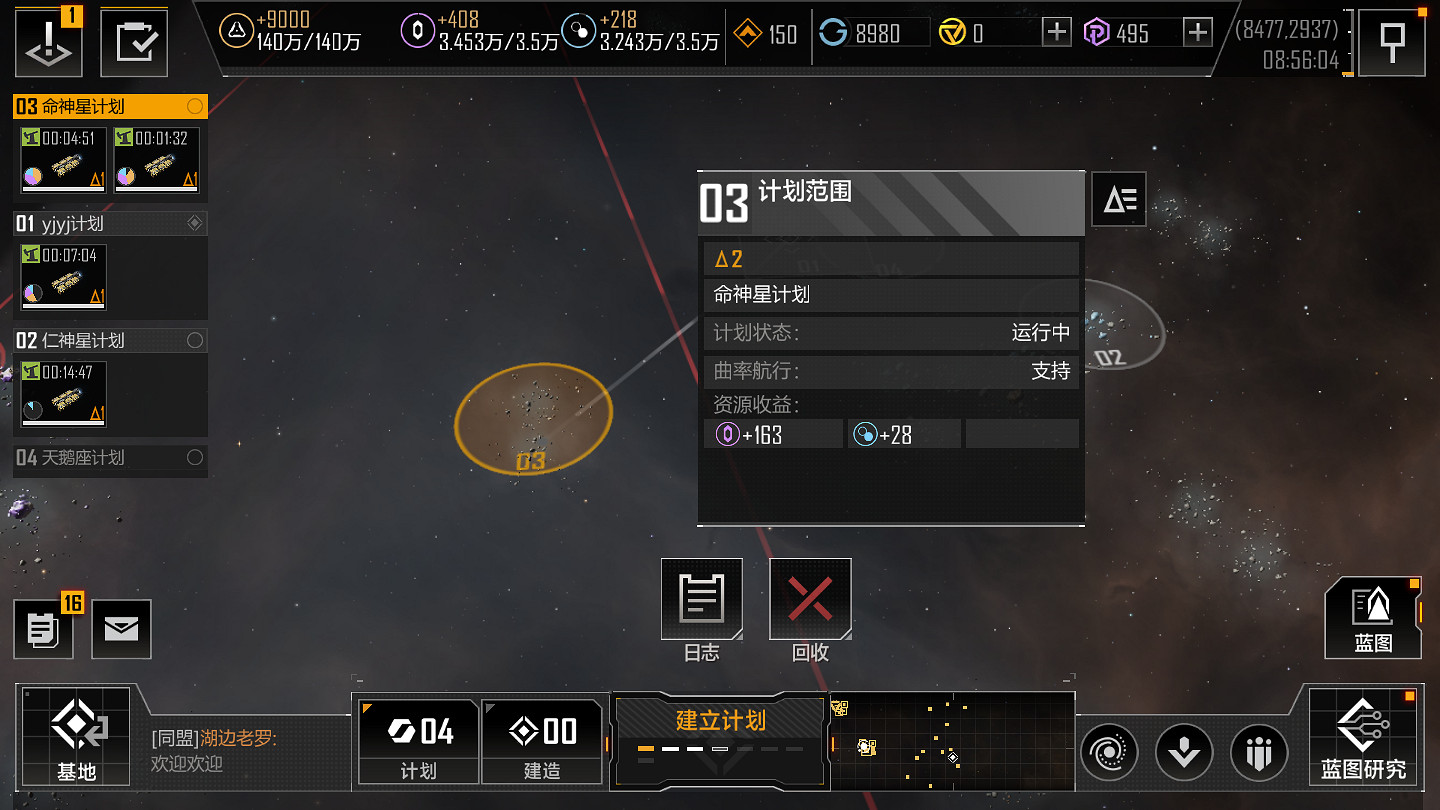This screenshot has height=810, width=1440.
Task: Click the downward arrow icon in bottom bar
Action: [x=1184, y=752]
